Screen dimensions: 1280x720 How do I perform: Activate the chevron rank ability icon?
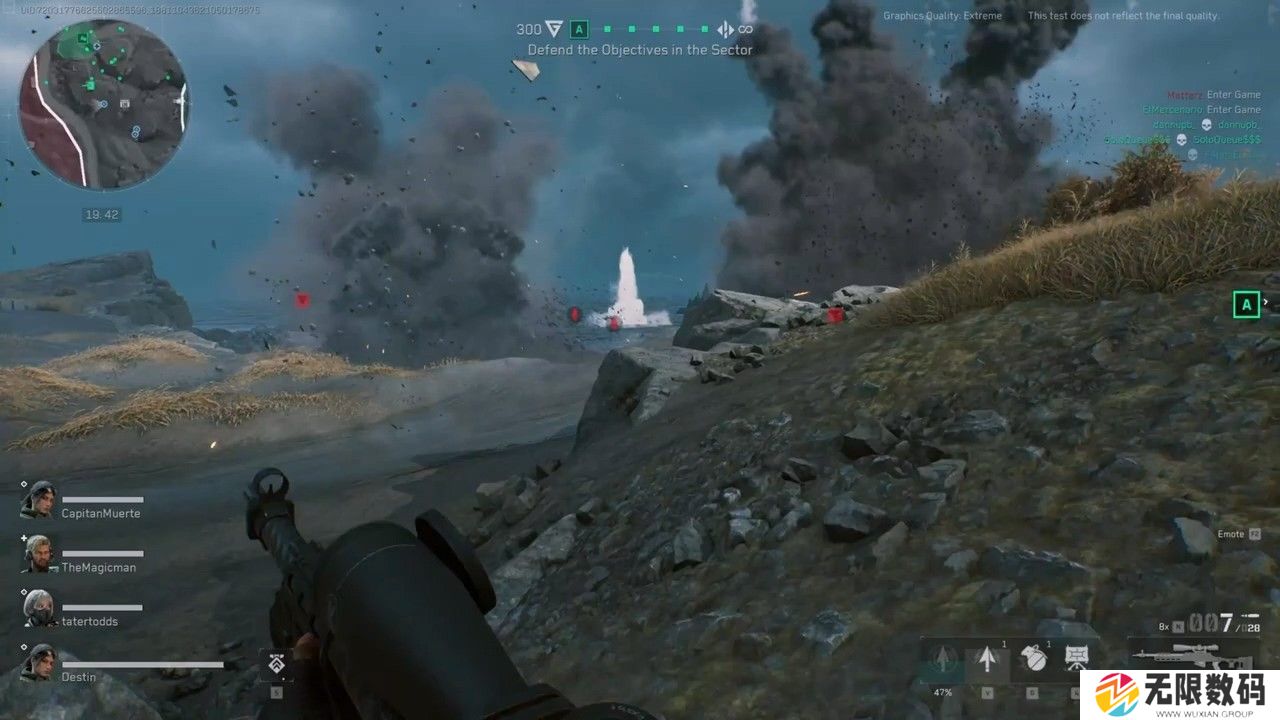click(x=275, y=664)
